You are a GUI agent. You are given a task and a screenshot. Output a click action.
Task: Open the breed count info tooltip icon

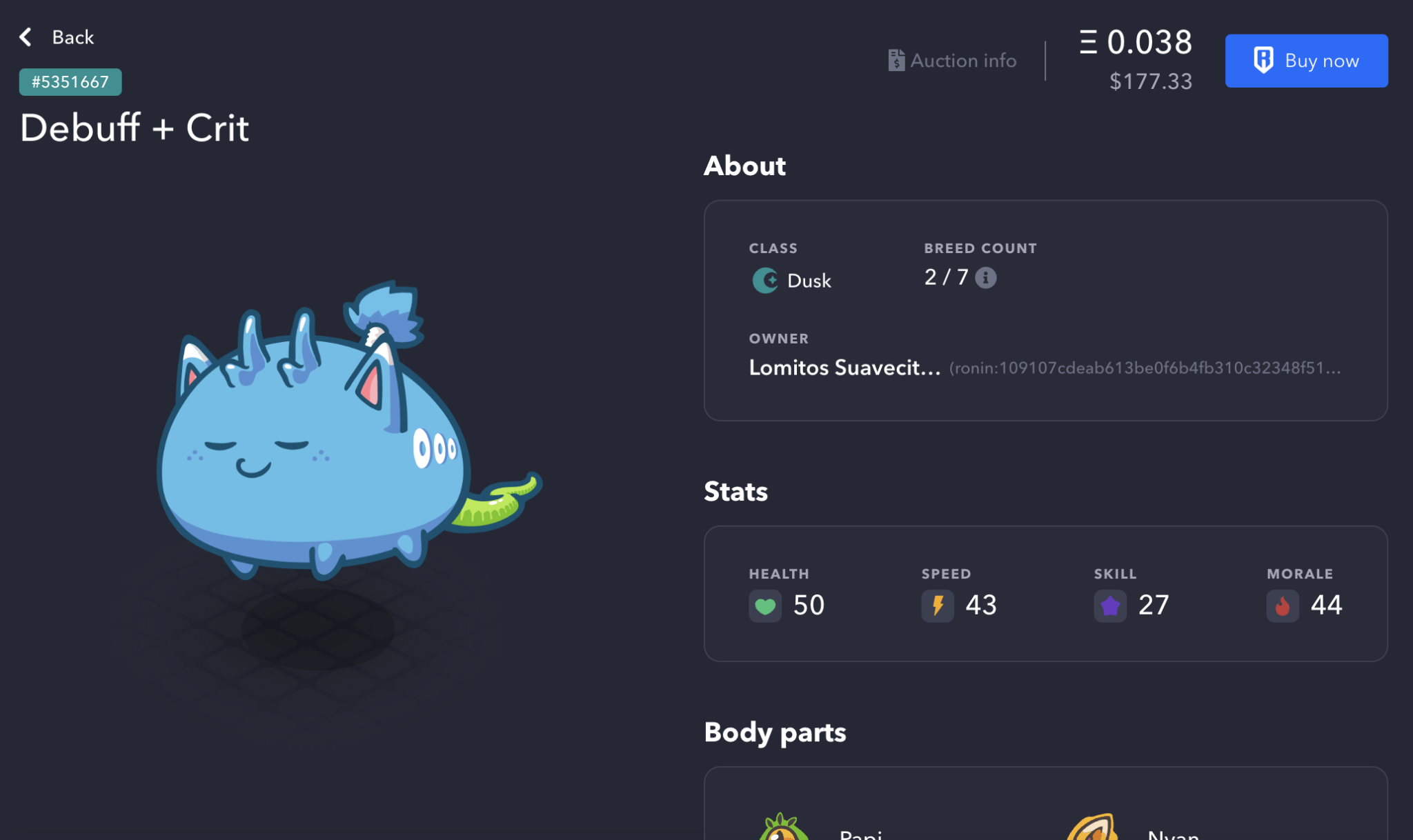987,278
